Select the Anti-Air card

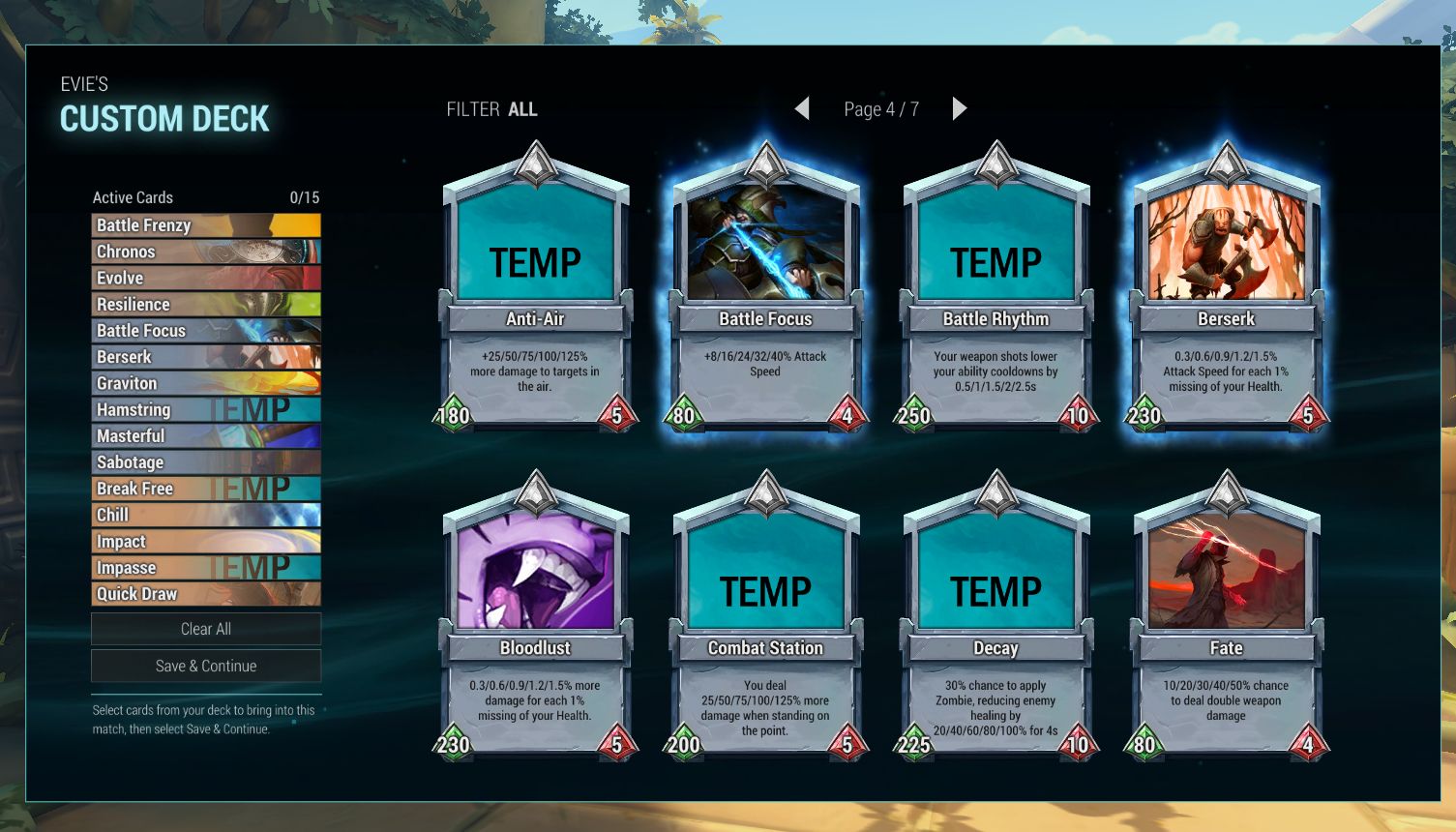pos(535,290)
